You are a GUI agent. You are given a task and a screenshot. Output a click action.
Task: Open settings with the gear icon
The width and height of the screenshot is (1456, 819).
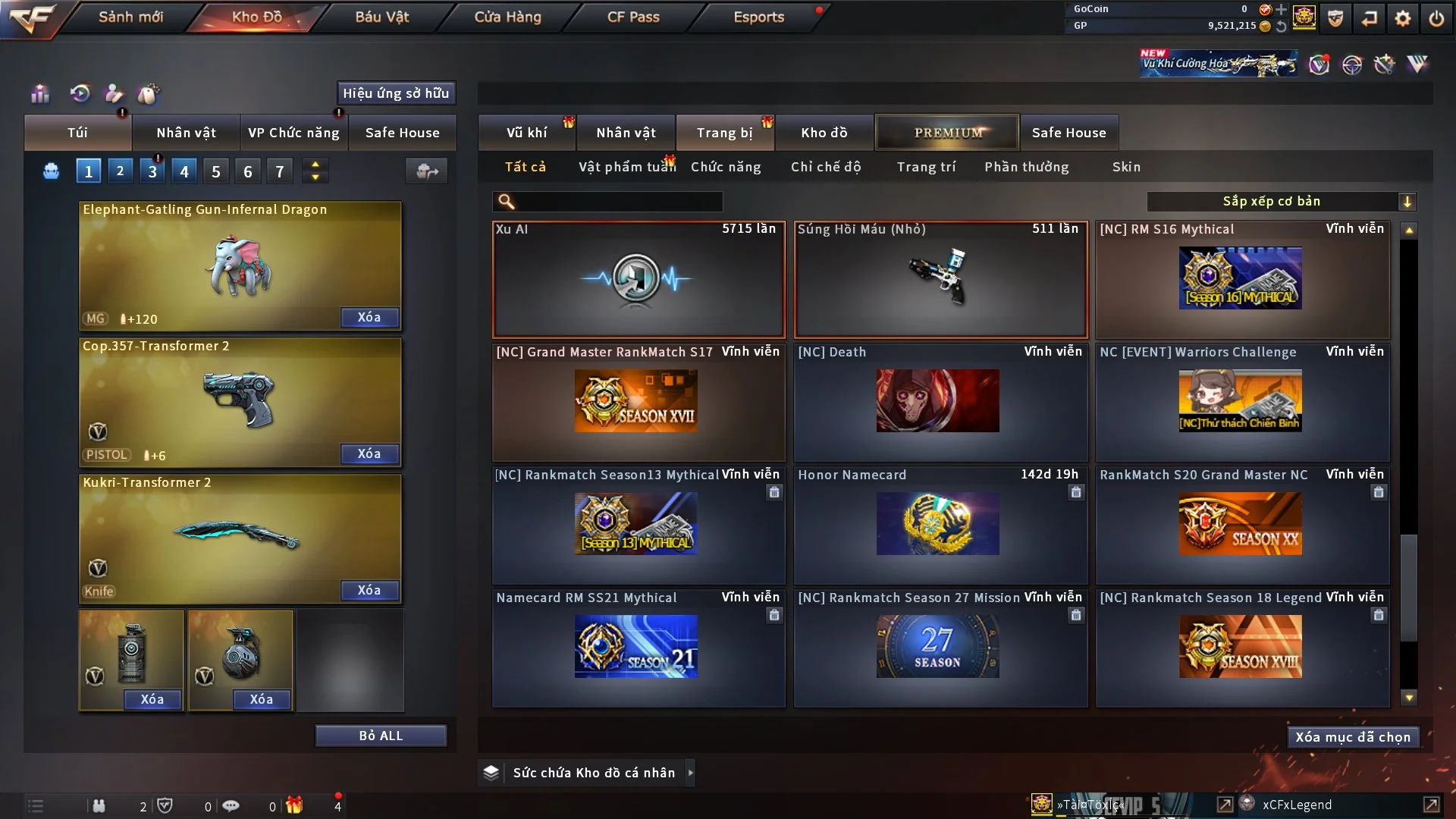1403,18
